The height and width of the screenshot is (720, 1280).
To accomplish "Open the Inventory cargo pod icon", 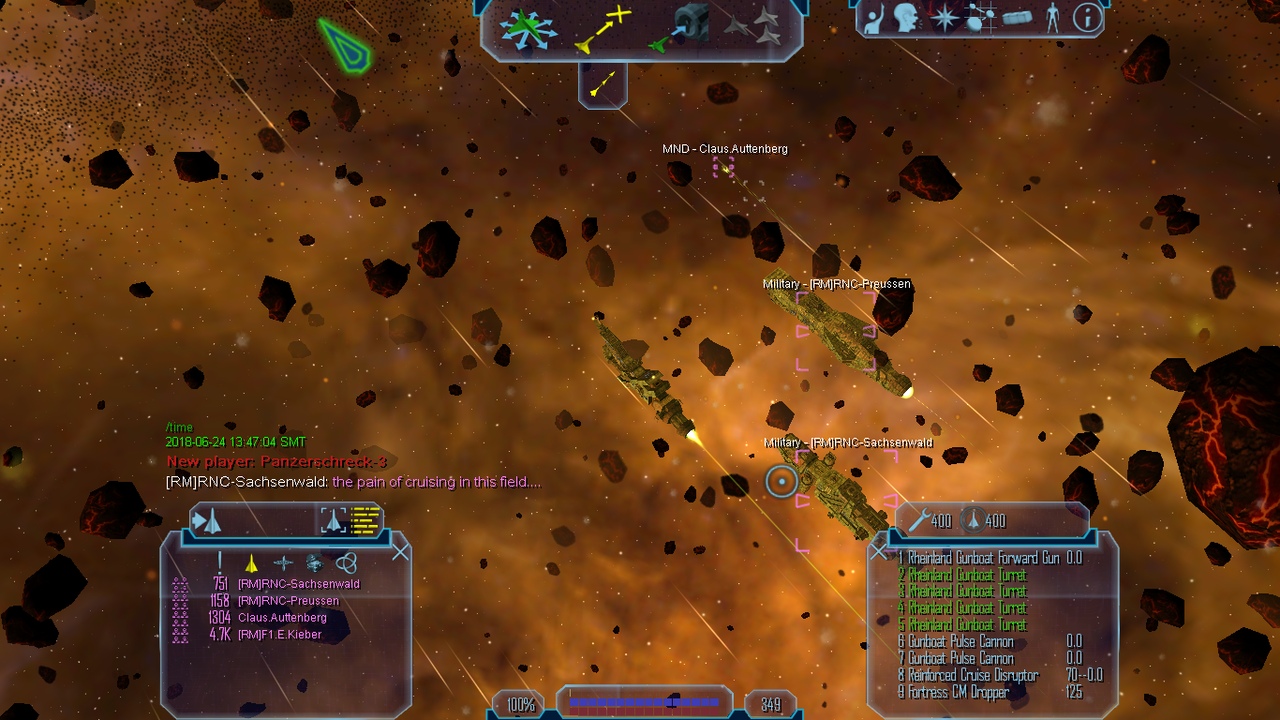I will point(1017,18).
